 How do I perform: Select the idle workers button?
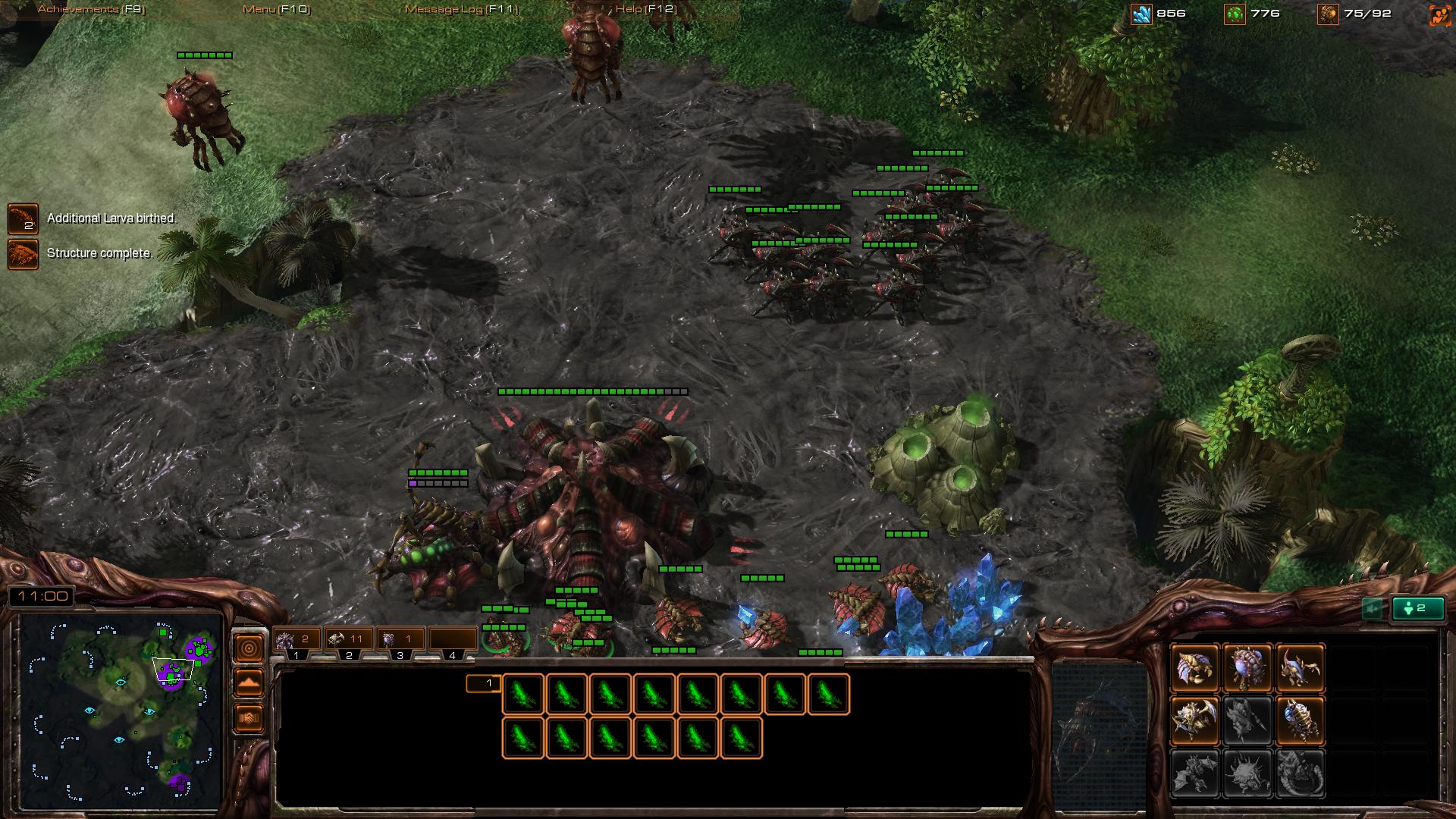click(x=1417, y=608)
